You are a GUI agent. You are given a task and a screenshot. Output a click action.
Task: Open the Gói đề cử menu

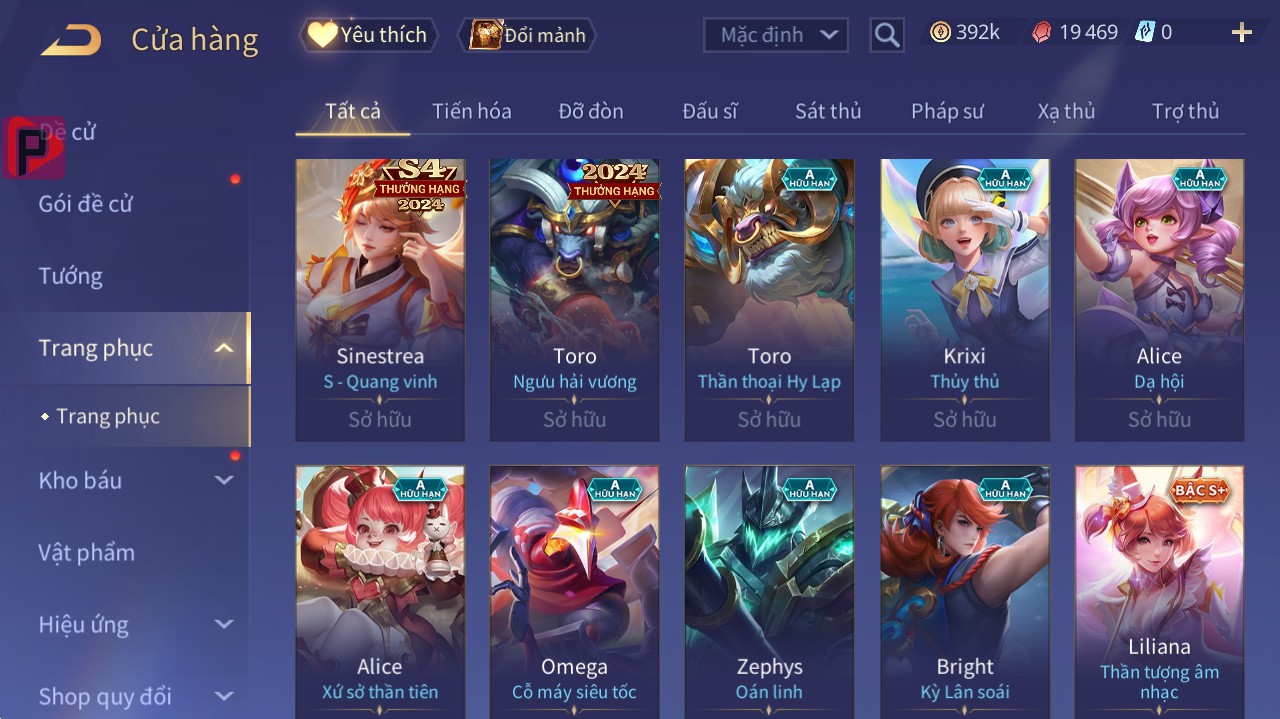(x=86, y=204)
